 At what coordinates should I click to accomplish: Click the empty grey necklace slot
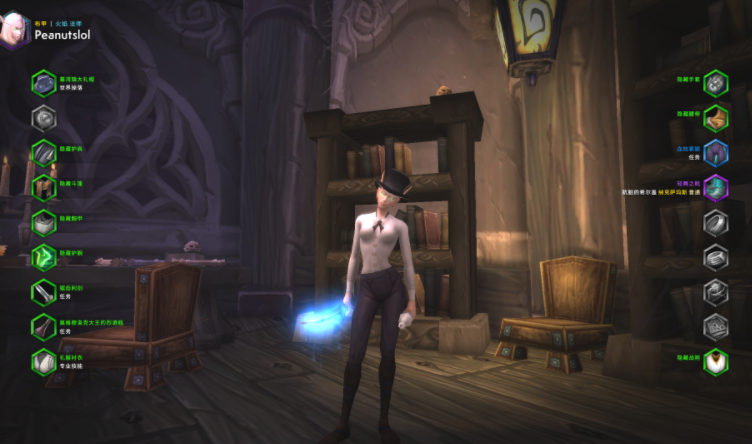[43, 119]
